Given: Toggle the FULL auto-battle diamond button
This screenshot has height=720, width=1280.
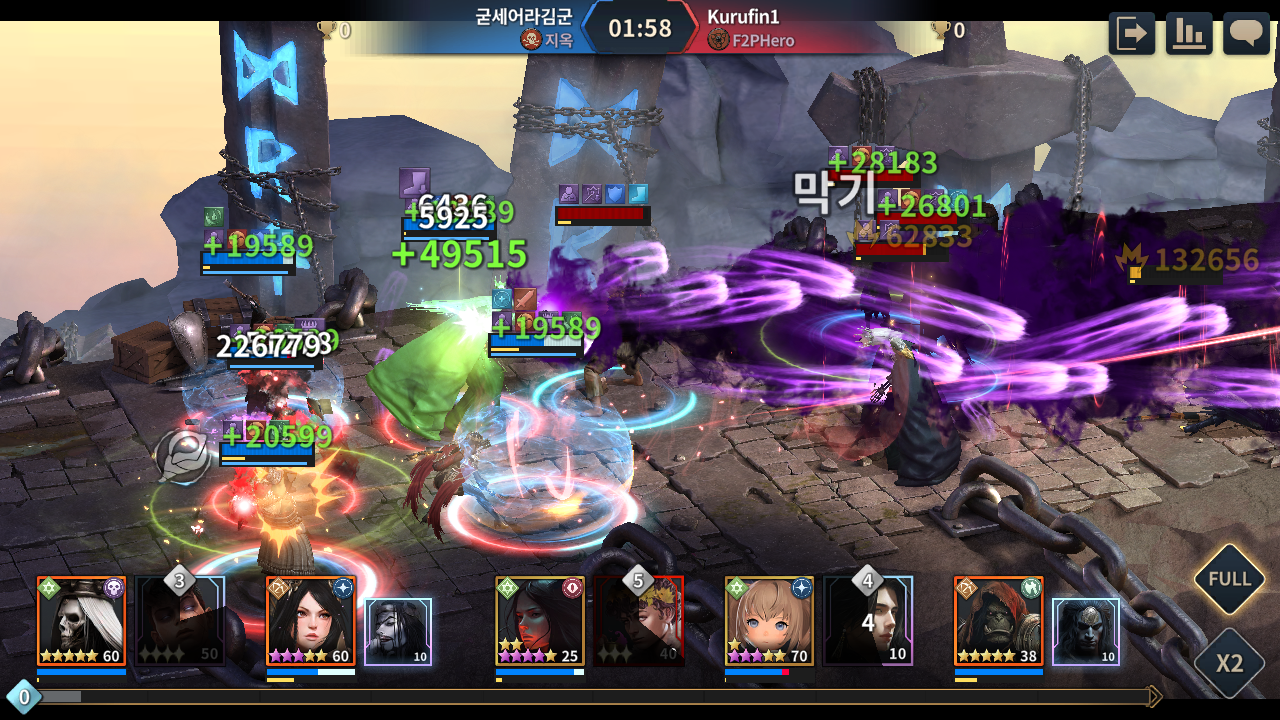Looking at the screenshot, I should (x=1229, y=579).
